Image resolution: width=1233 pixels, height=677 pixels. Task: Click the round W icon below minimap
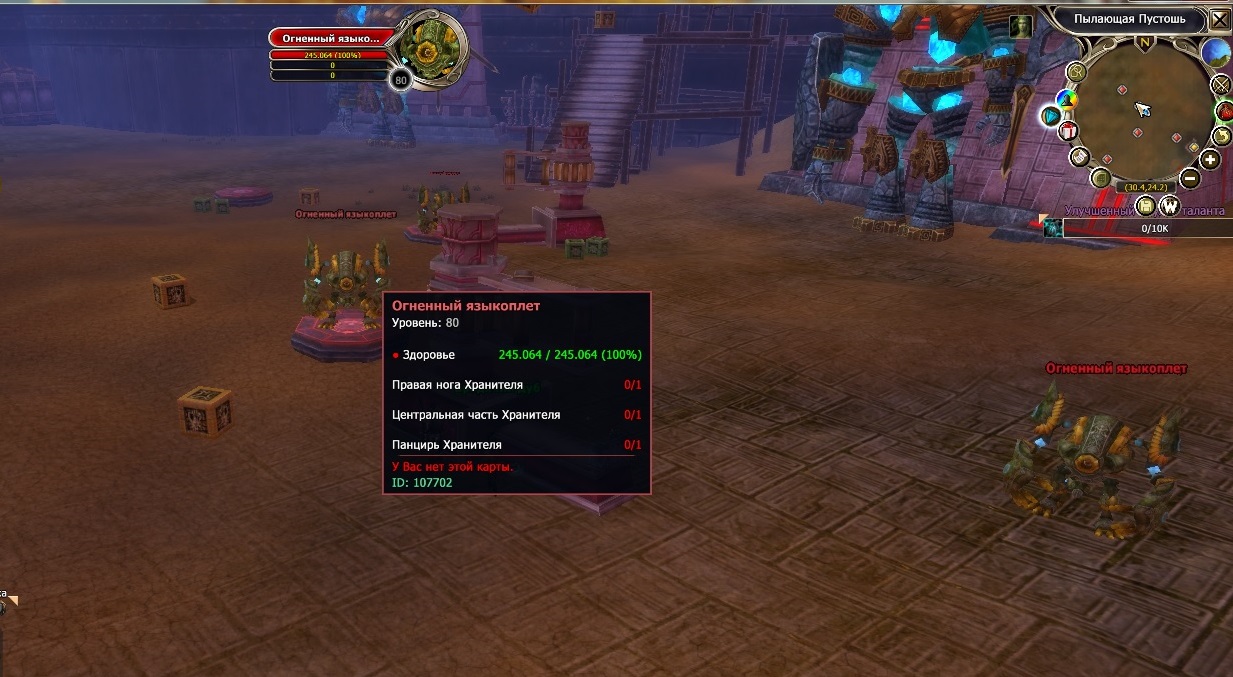click(x=1169, y=205)
